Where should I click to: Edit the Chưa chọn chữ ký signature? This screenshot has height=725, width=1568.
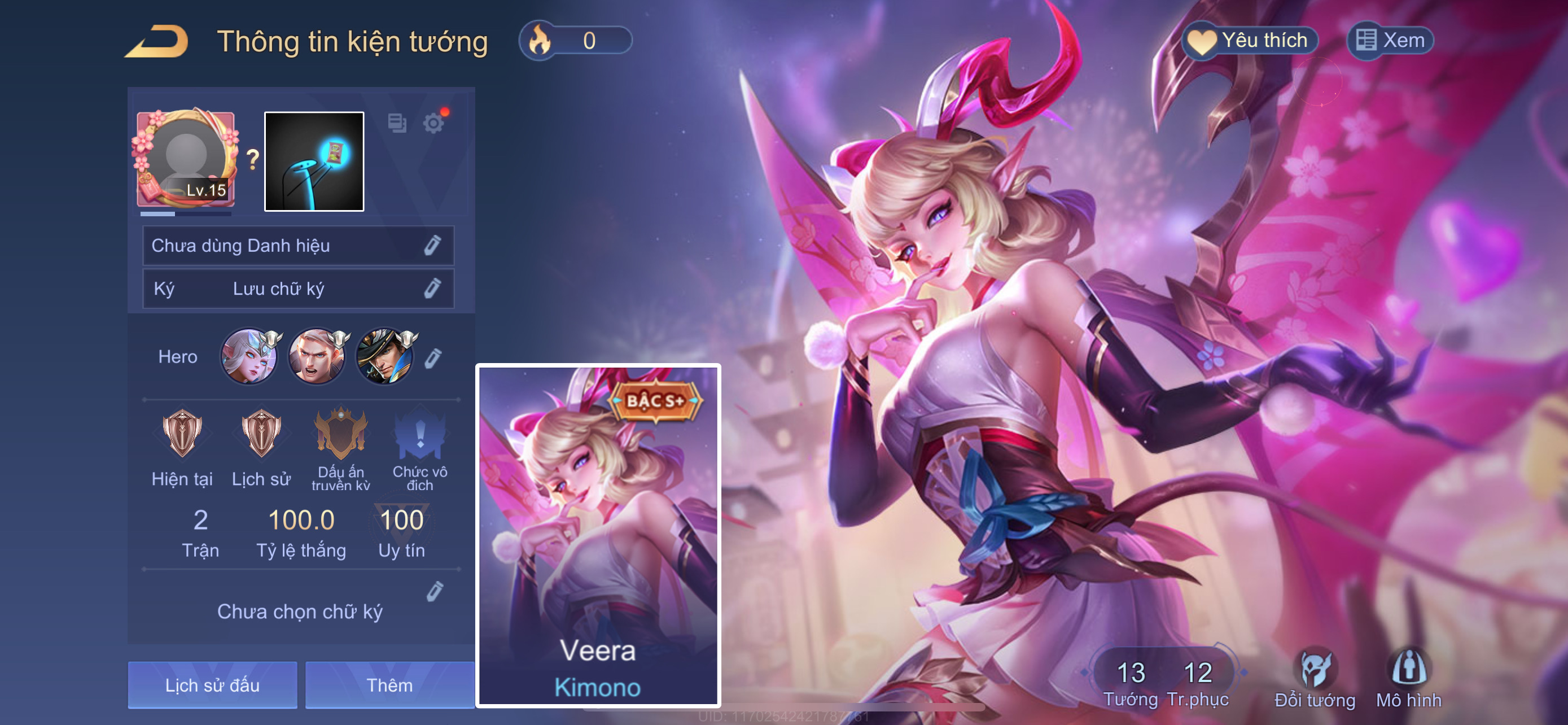tap(435, 591)
